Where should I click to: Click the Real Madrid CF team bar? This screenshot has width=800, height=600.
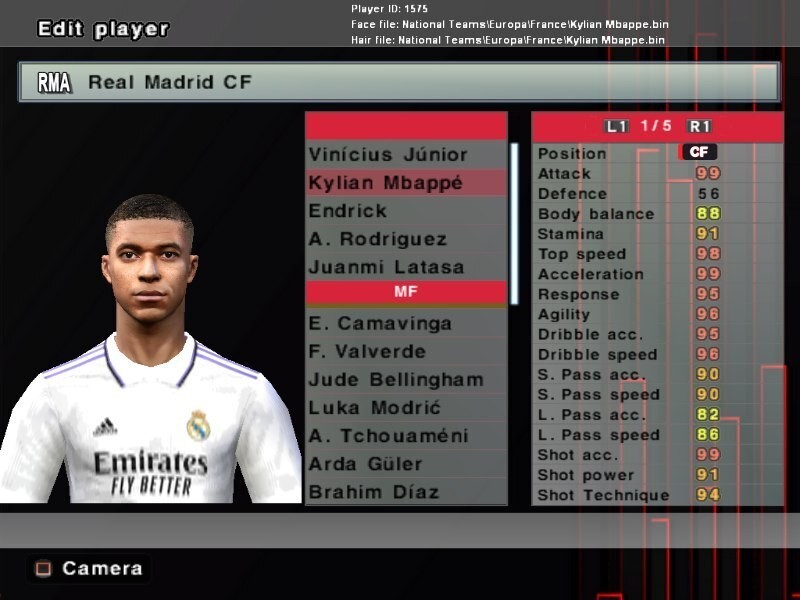(x=398, y=82)
